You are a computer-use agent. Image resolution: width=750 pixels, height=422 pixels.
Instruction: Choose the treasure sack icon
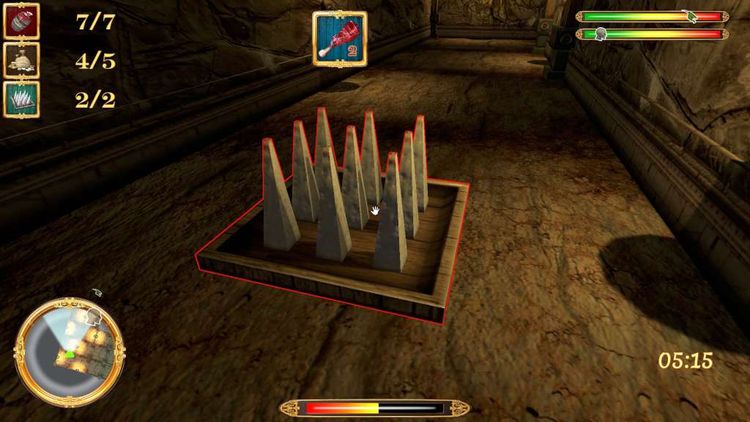point(21,60)
